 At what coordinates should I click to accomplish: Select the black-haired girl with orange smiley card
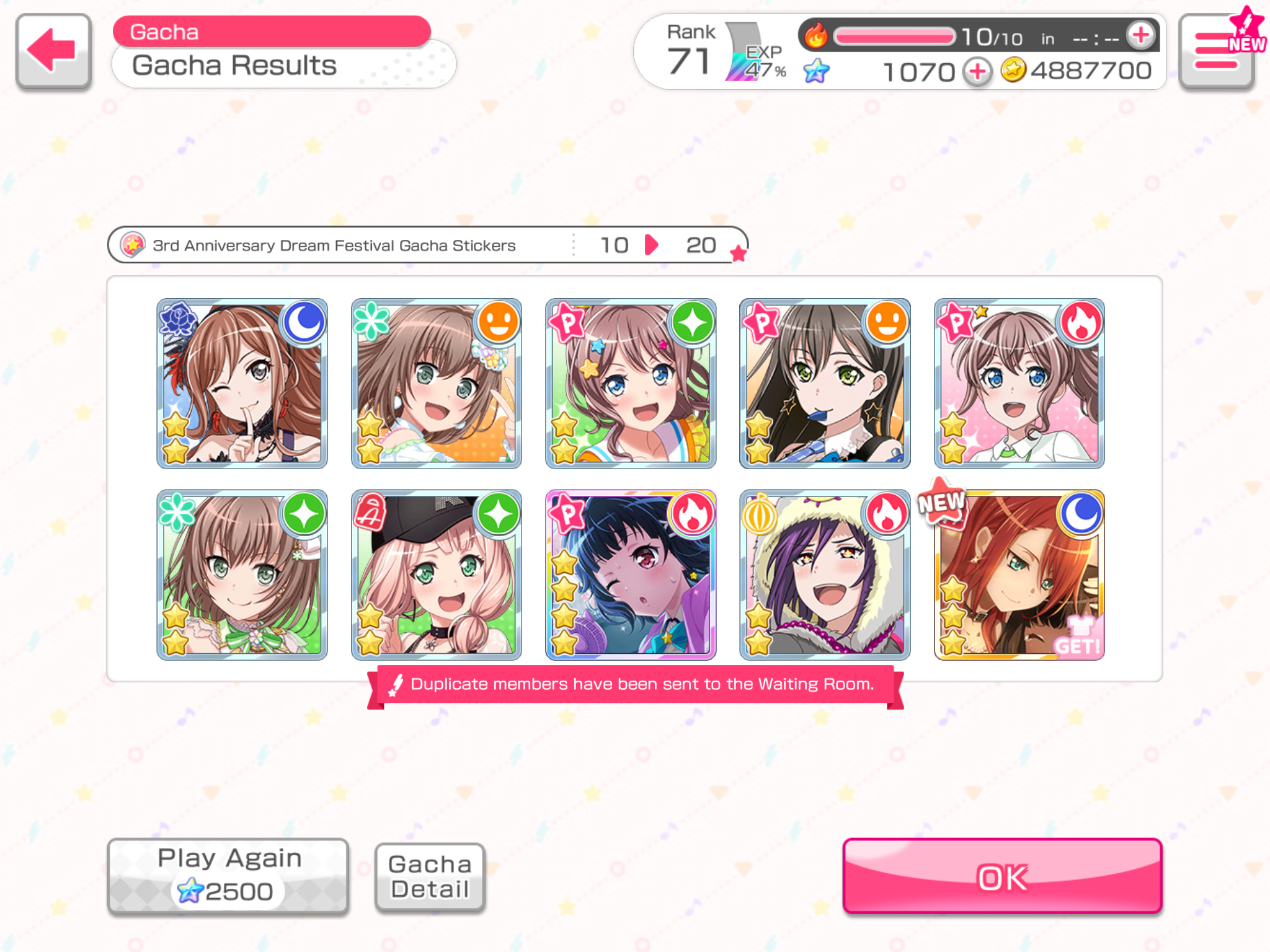pos(824,383)
